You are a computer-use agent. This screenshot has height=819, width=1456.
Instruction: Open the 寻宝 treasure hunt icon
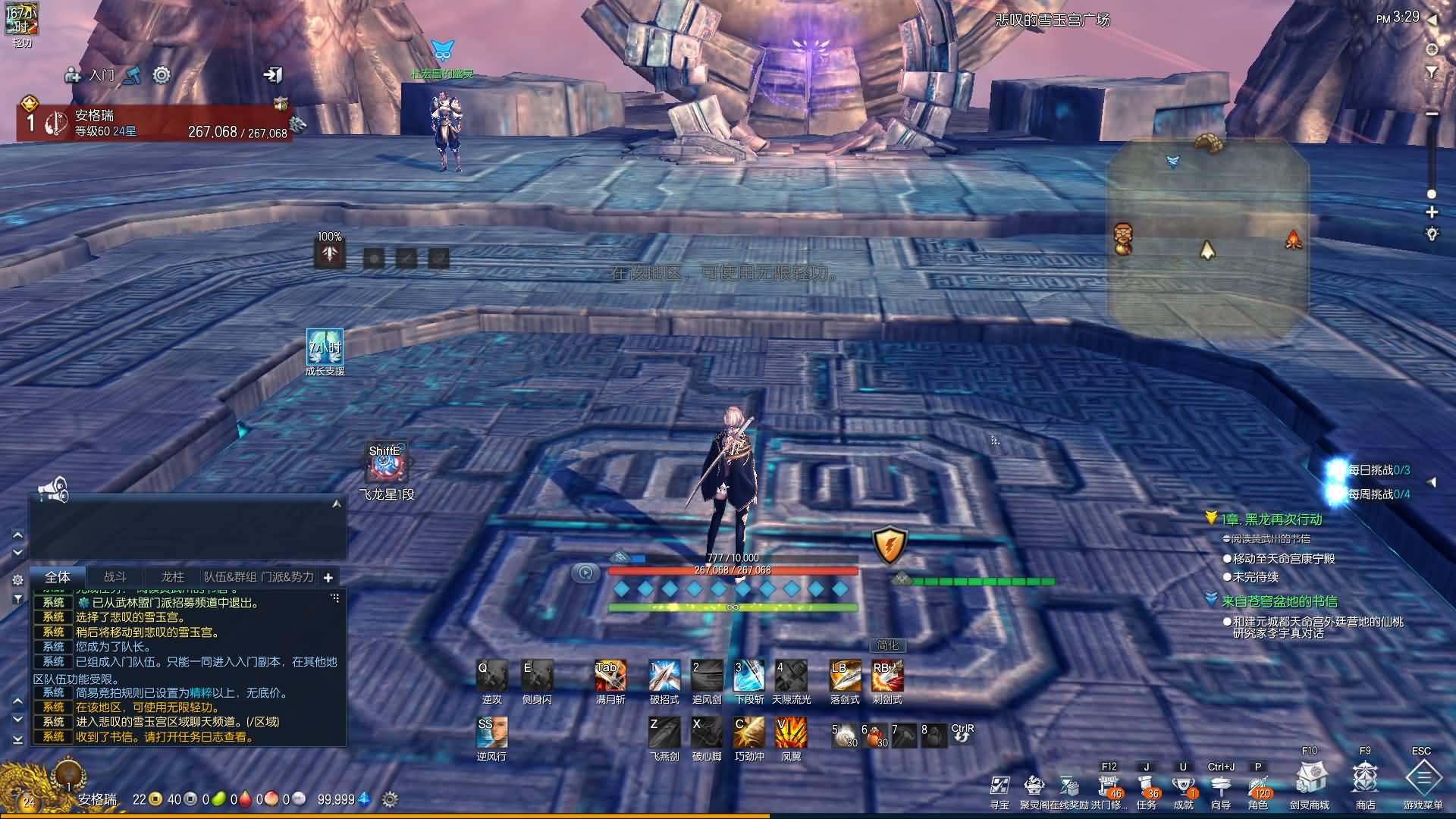click(999, 786)
